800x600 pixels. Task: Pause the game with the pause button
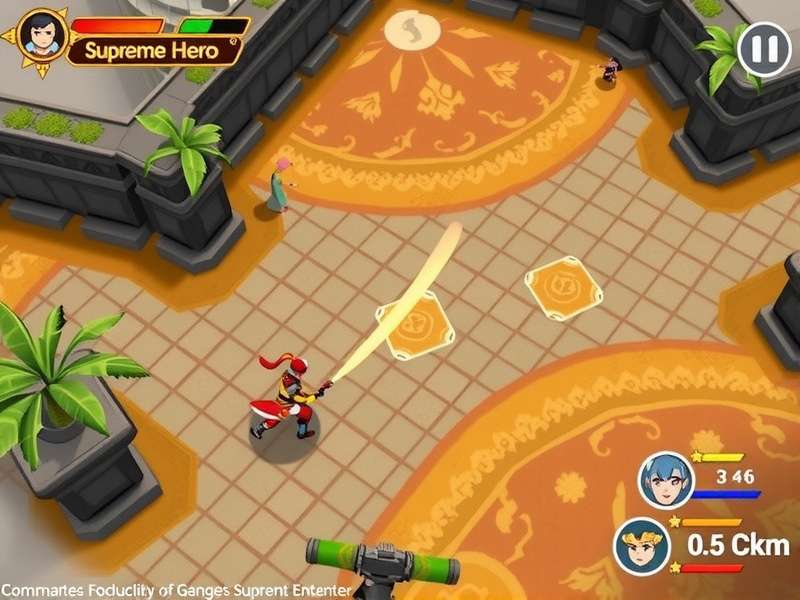763,47
